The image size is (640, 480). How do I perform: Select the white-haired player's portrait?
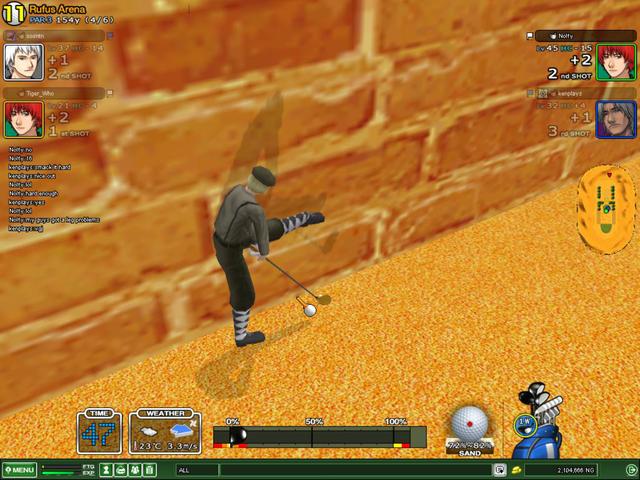click(21, 61)
